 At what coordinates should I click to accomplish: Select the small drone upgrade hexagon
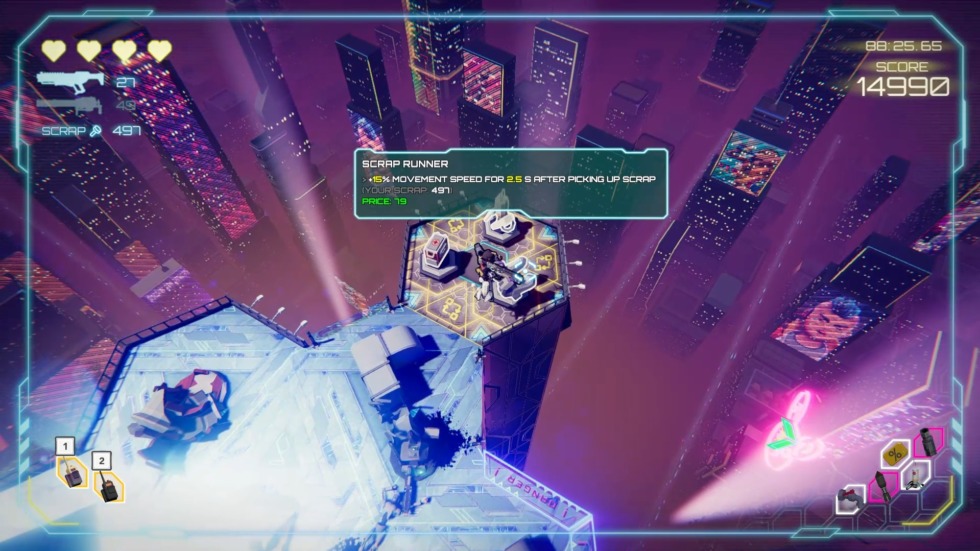pyautogui.click(x=915, y=475)
